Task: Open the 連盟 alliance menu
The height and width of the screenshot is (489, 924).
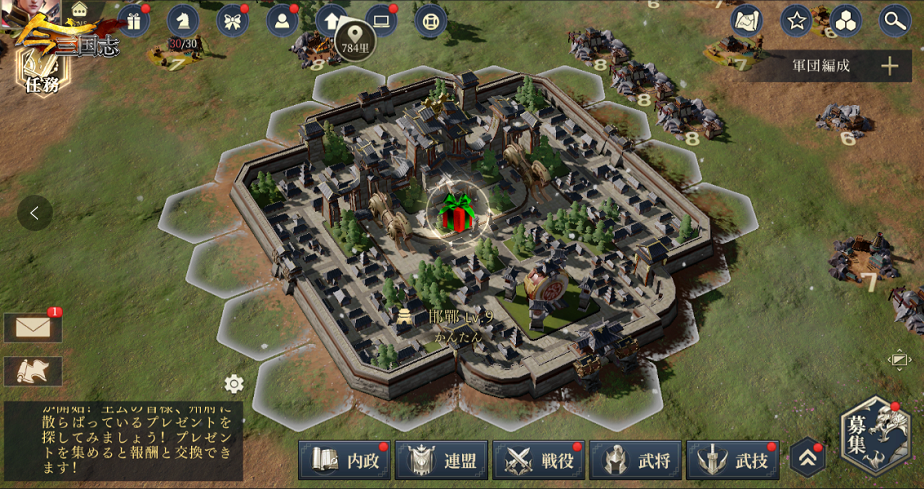Action: tap(441, 460)
